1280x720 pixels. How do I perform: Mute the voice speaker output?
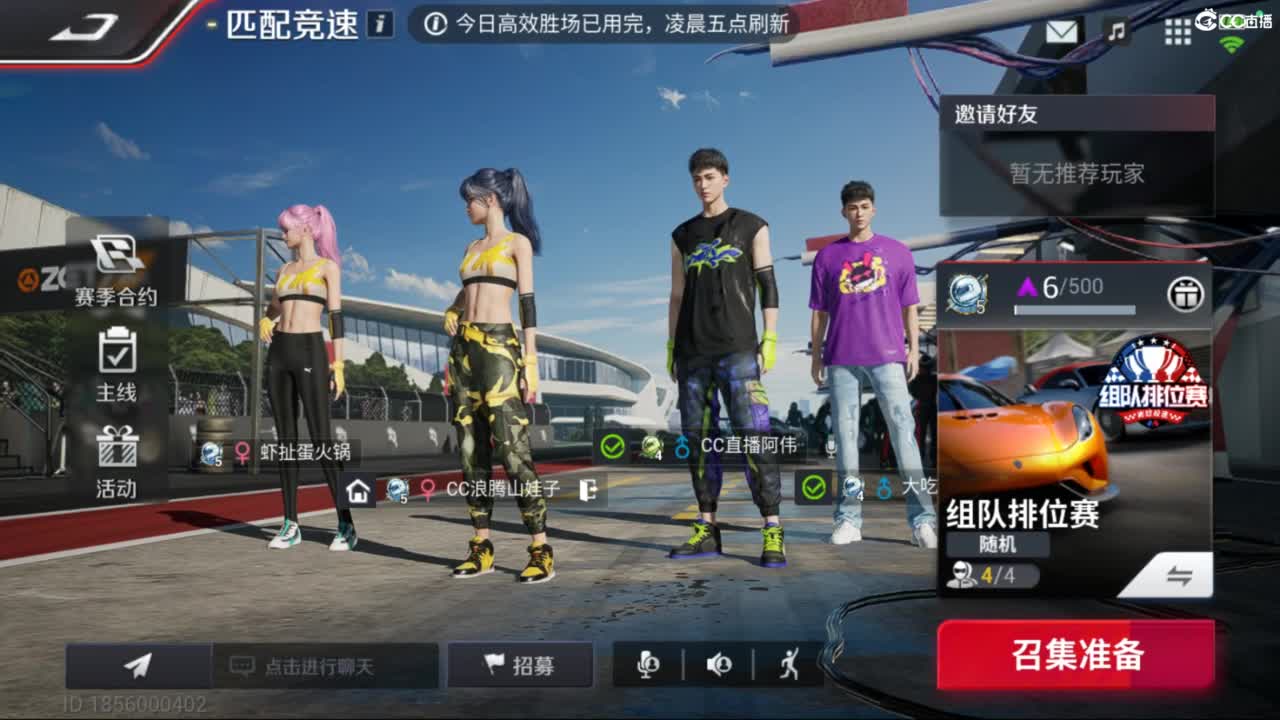pos(719,663)
